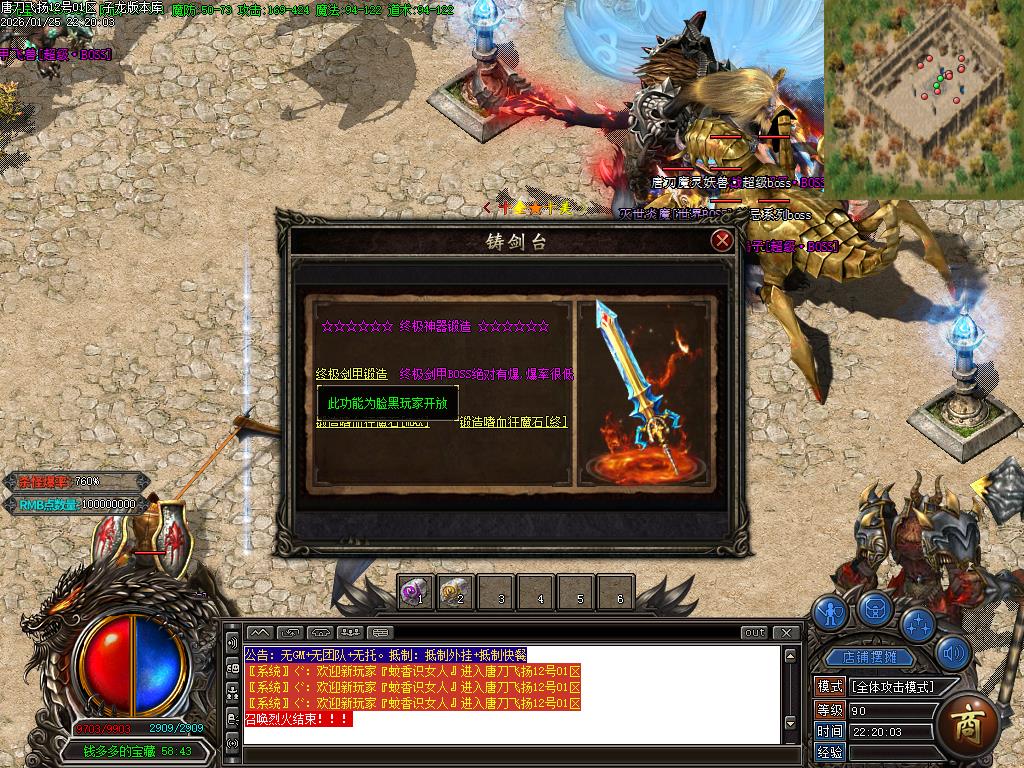Toggle the sound speaker icon
Screen dimensions: 1024x768
click(955, 655)
